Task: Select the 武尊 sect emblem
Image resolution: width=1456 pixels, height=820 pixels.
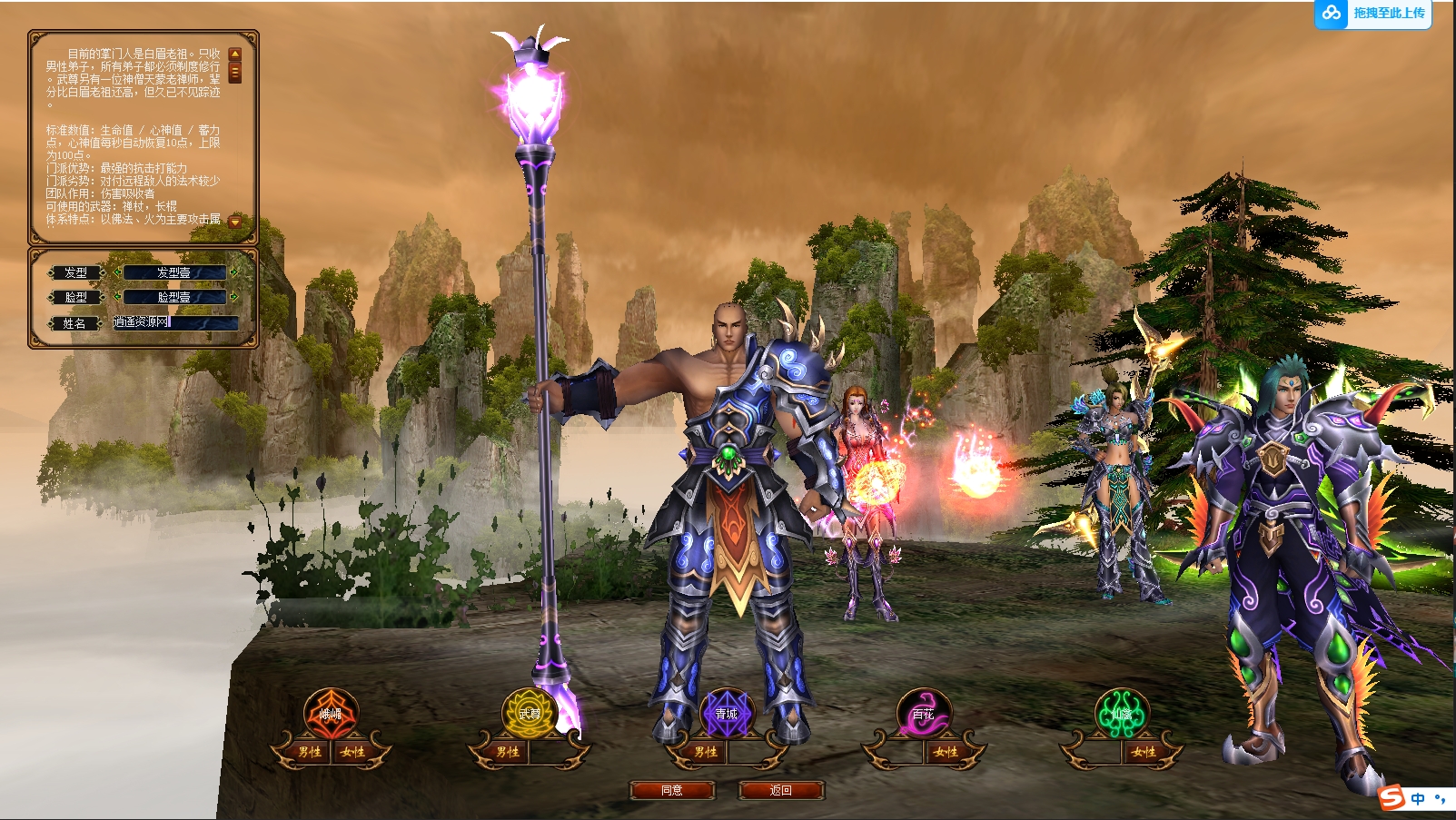Action: (529, 714)
